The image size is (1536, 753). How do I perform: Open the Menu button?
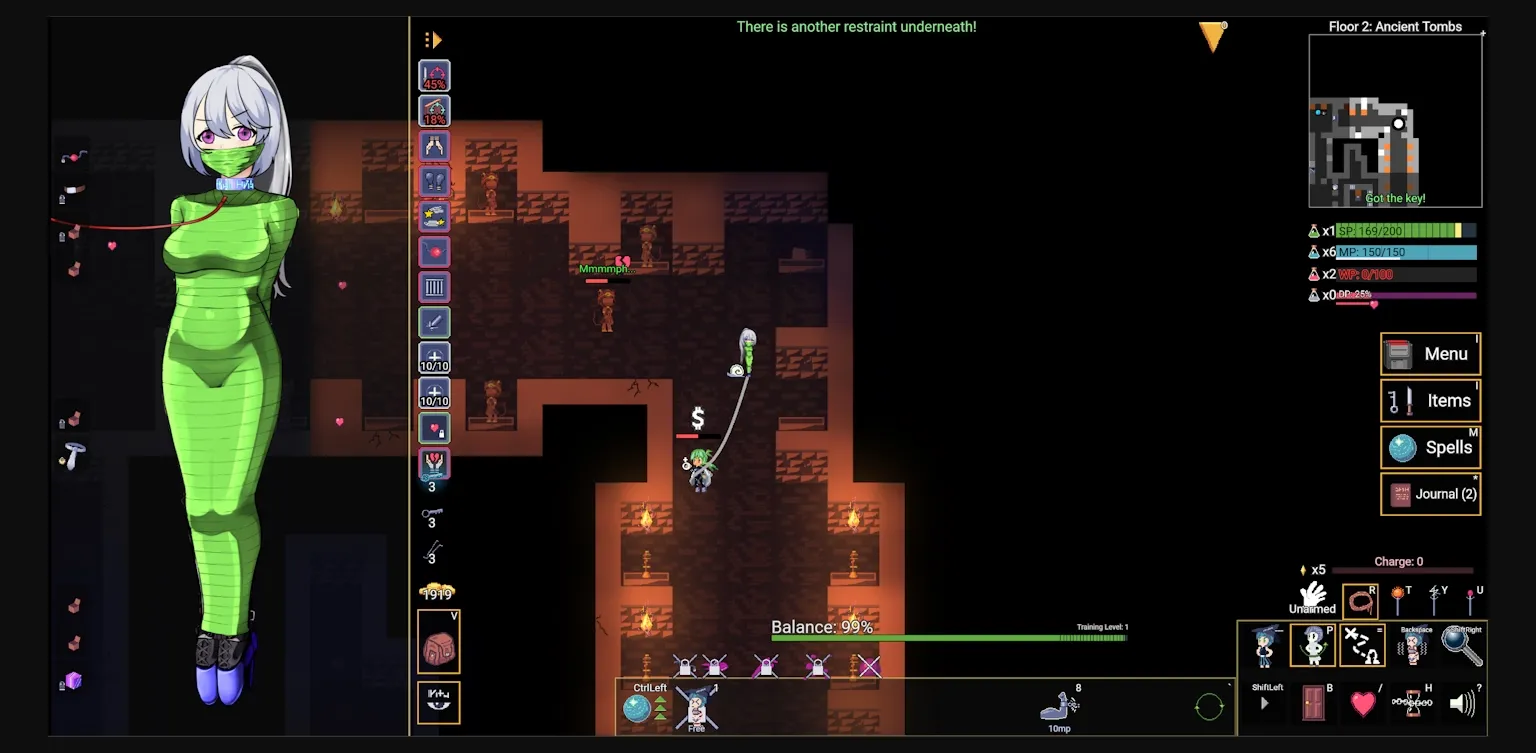click(1430, 354)
